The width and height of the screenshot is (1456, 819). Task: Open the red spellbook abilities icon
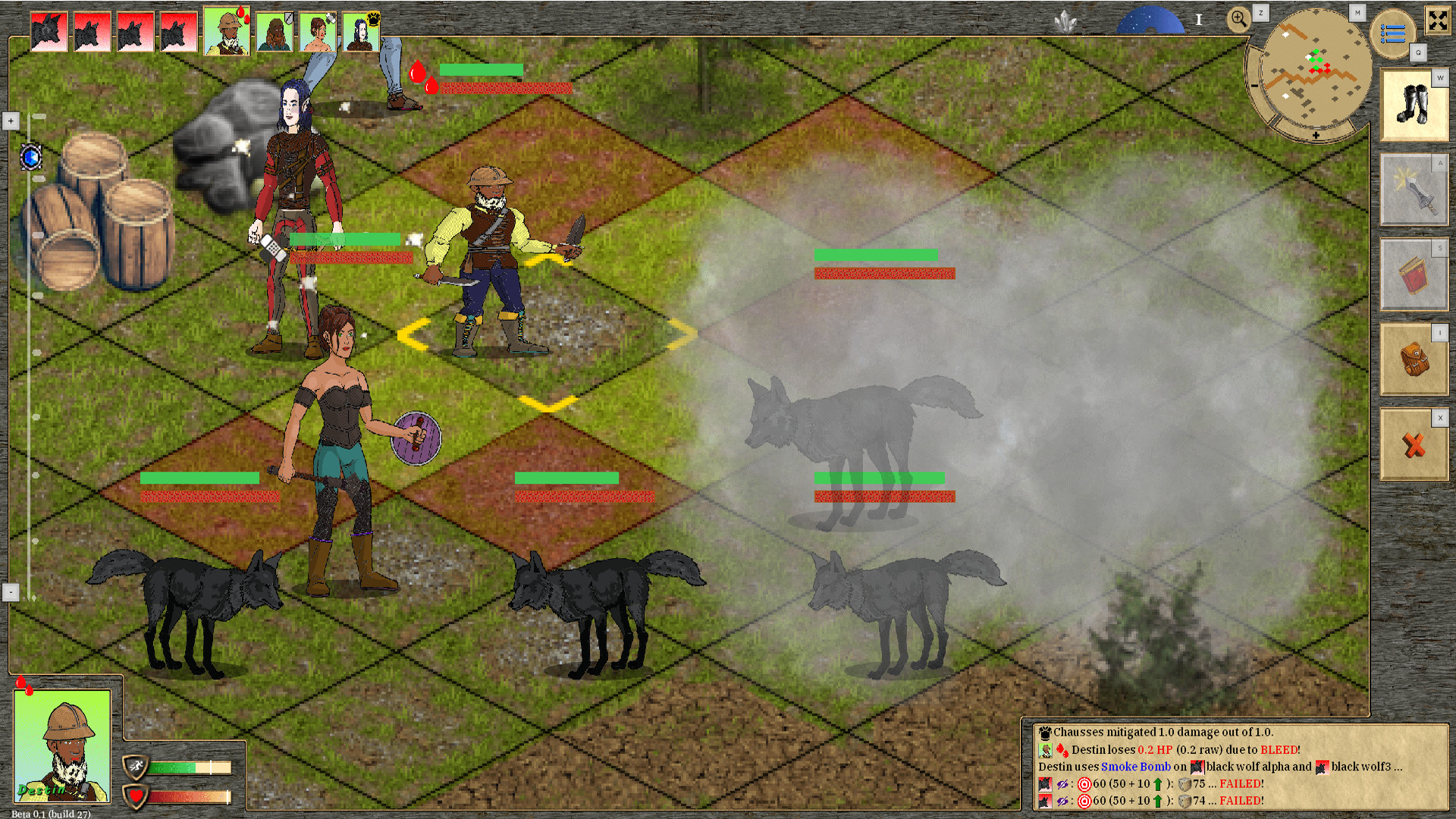(1414, 275)
